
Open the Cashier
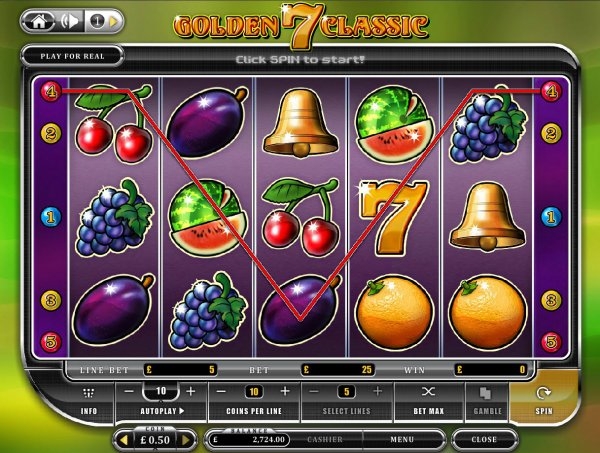pyautogui.click(x=324, y=439)
